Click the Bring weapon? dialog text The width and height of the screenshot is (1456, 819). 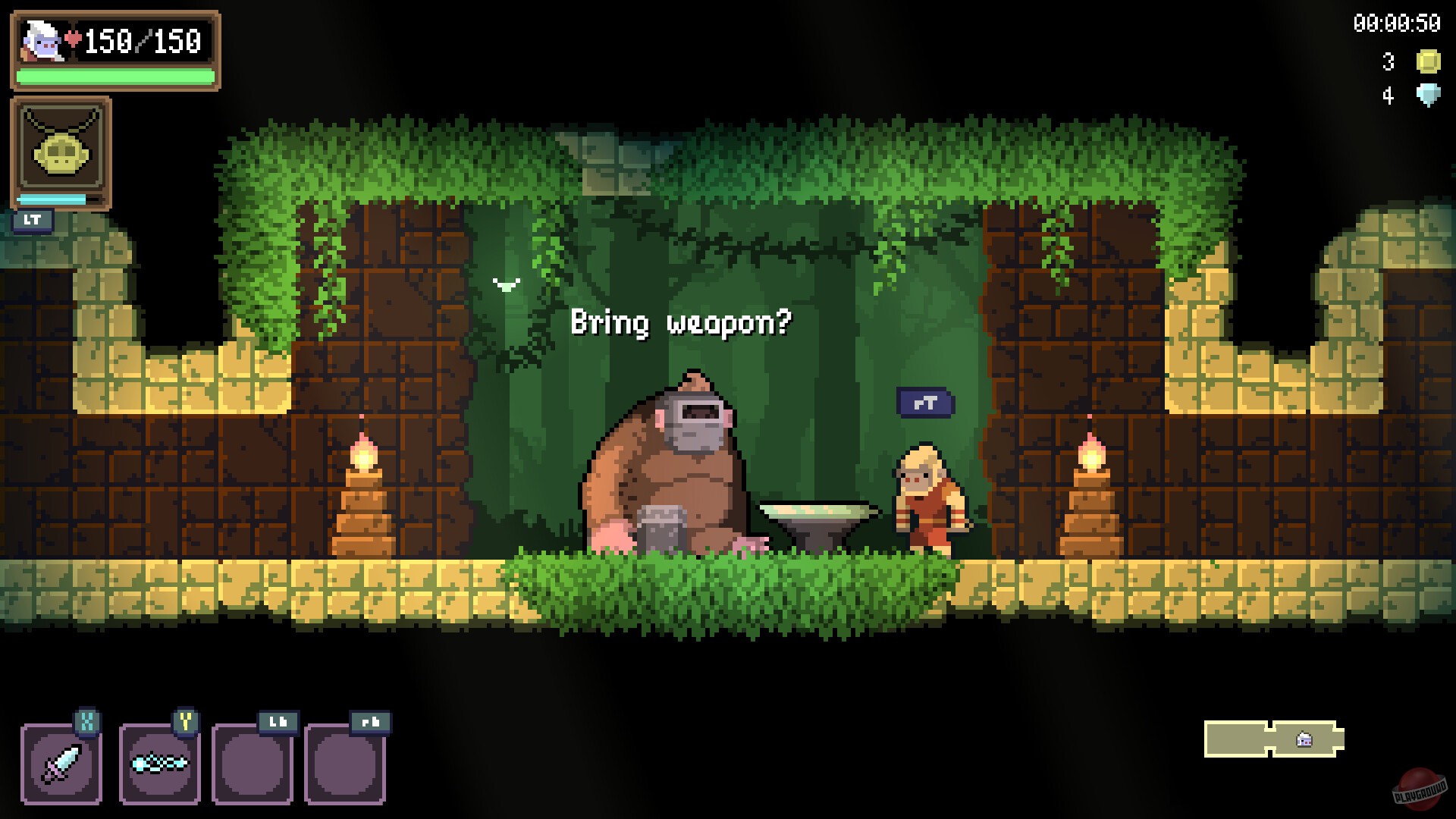680,322
